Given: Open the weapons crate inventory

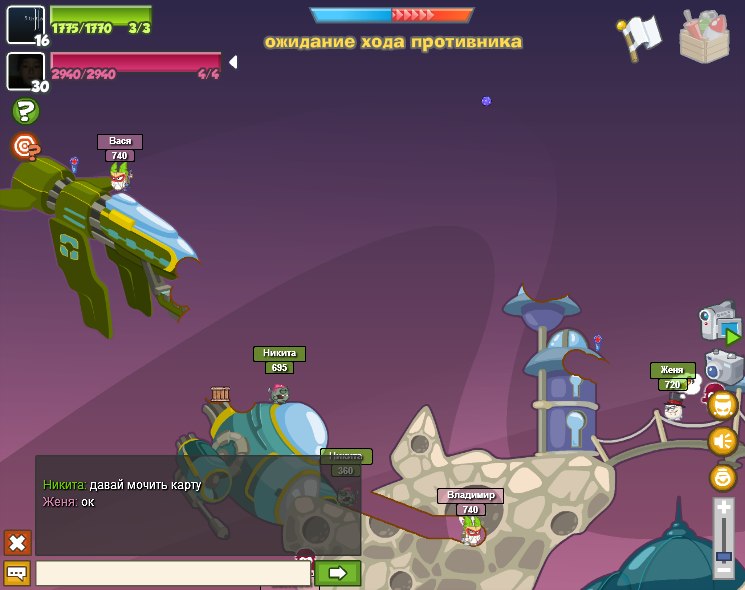Looking at the screenshot, I should click(x=704, y=37).
